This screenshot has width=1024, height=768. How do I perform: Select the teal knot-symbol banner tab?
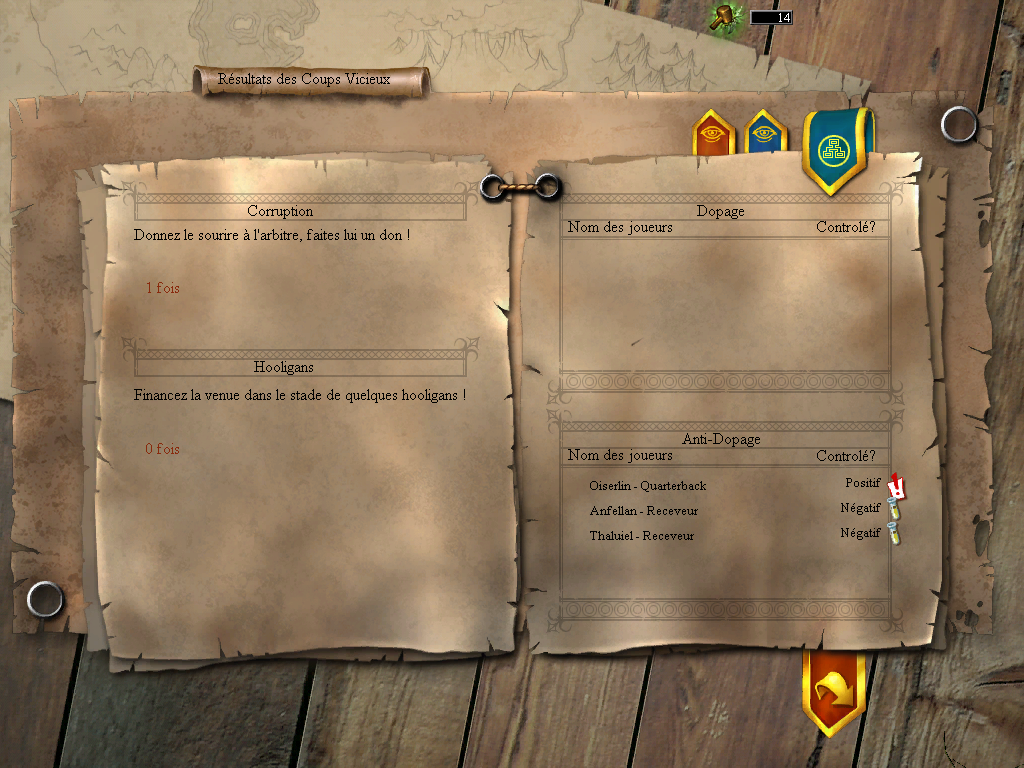(x=833, y=150)
